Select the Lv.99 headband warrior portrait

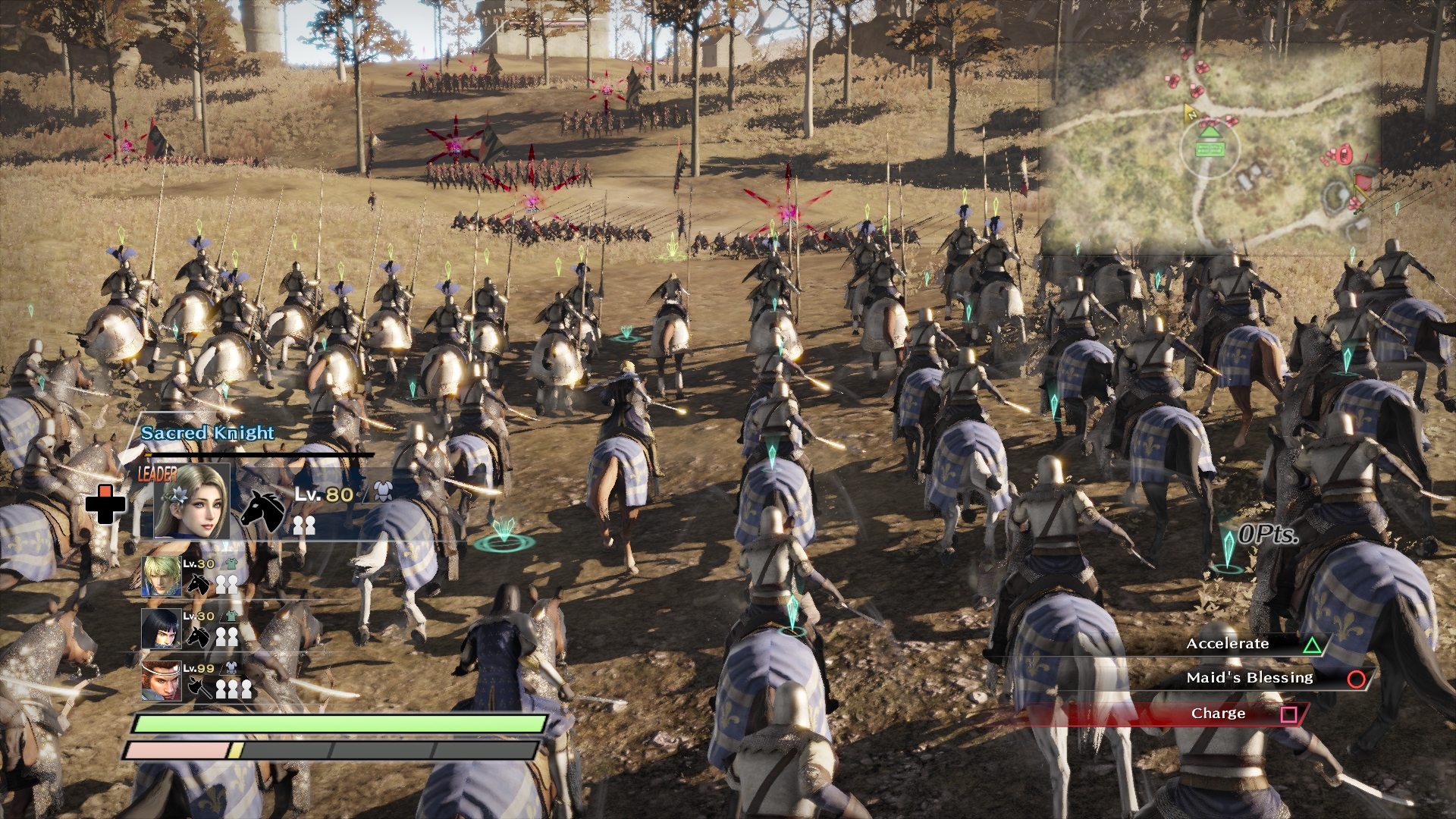(162, 680)
